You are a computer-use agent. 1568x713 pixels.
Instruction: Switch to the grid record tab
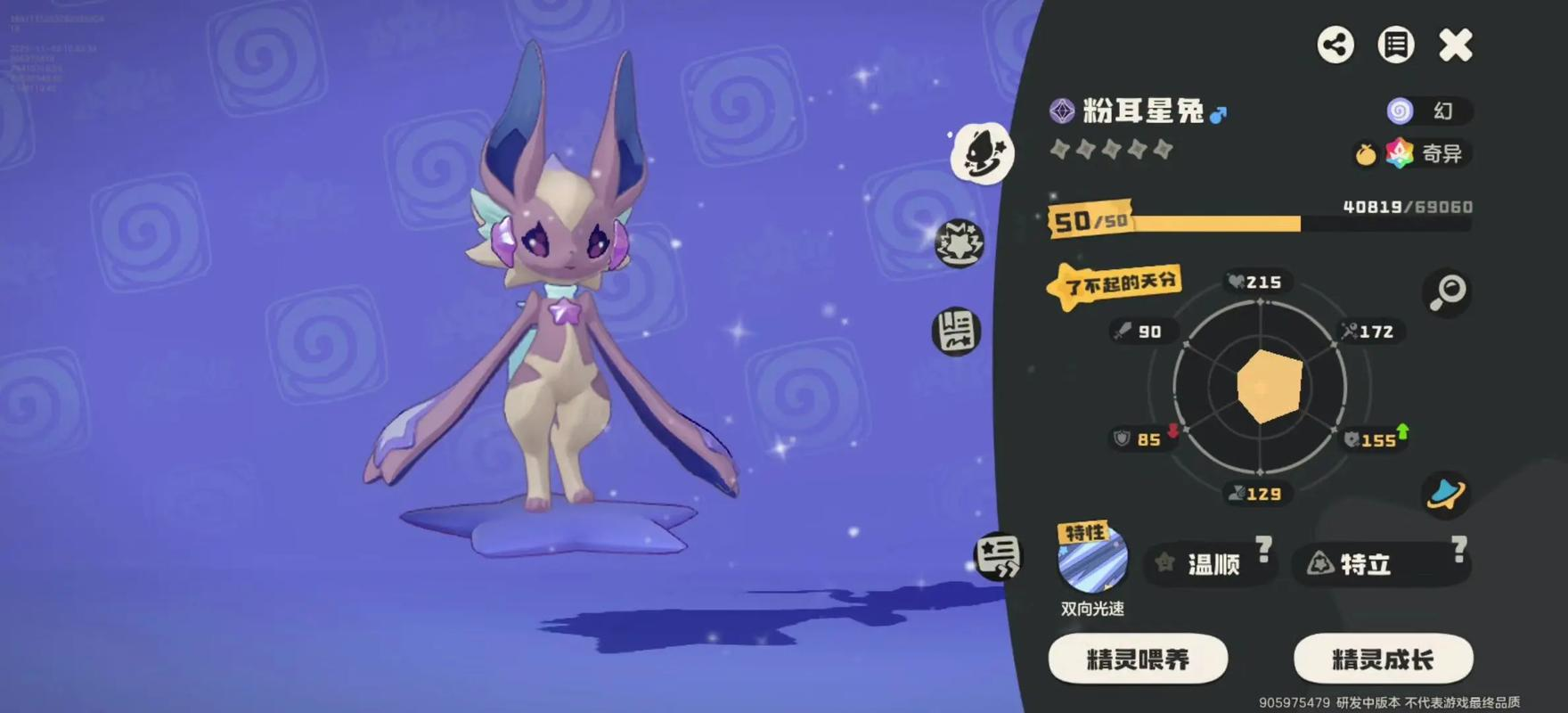click(x=956, y=332)
